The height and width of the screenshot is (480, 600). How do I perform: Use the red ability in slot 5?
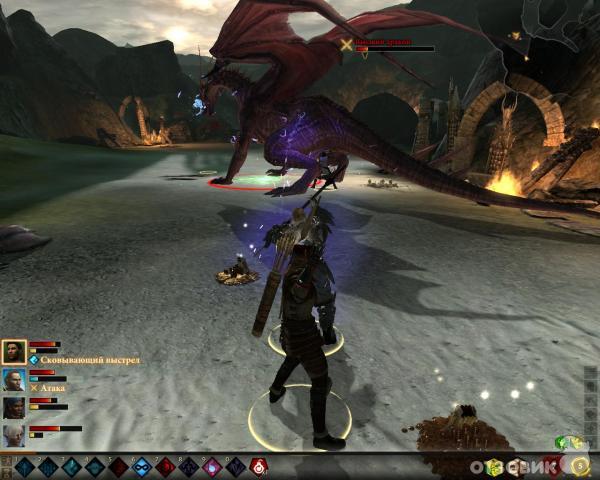(118, 466)
